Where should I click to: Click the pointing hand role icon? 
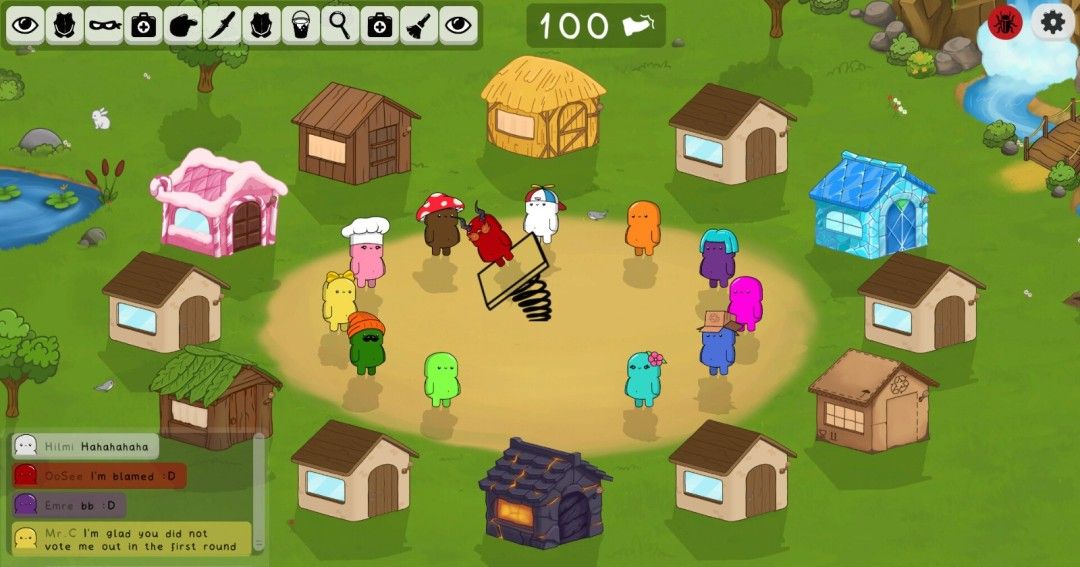click(182, 25)
